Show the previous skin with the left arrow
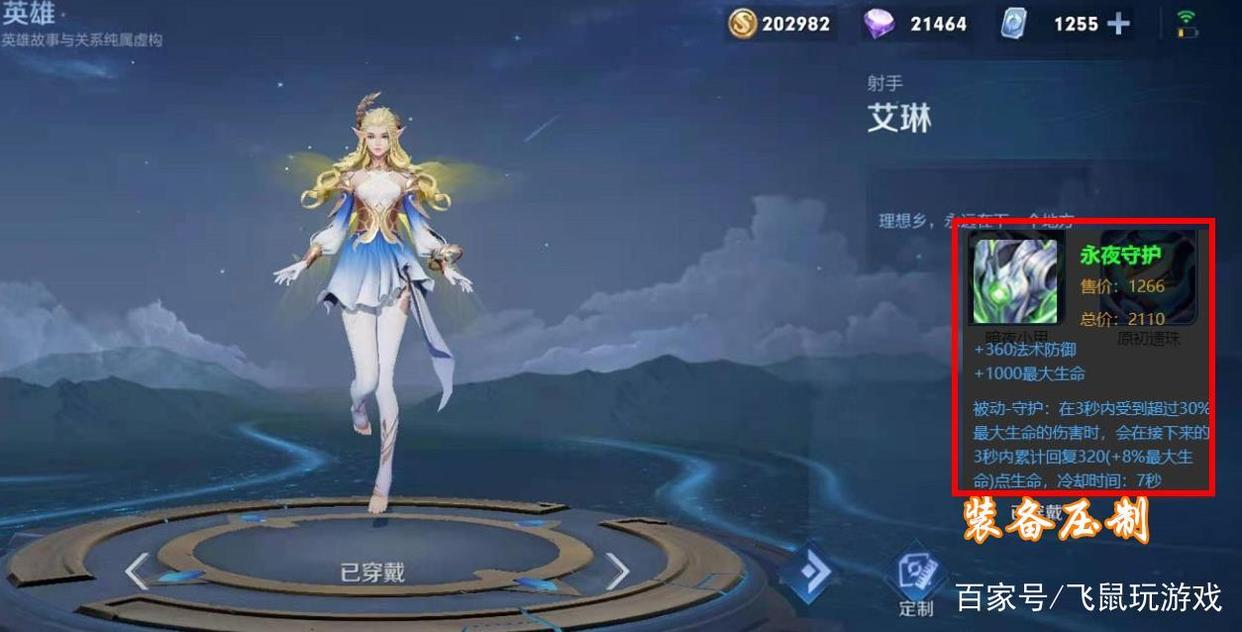The width and height of the screenshot is (1242, 632). tap(138, 571)
